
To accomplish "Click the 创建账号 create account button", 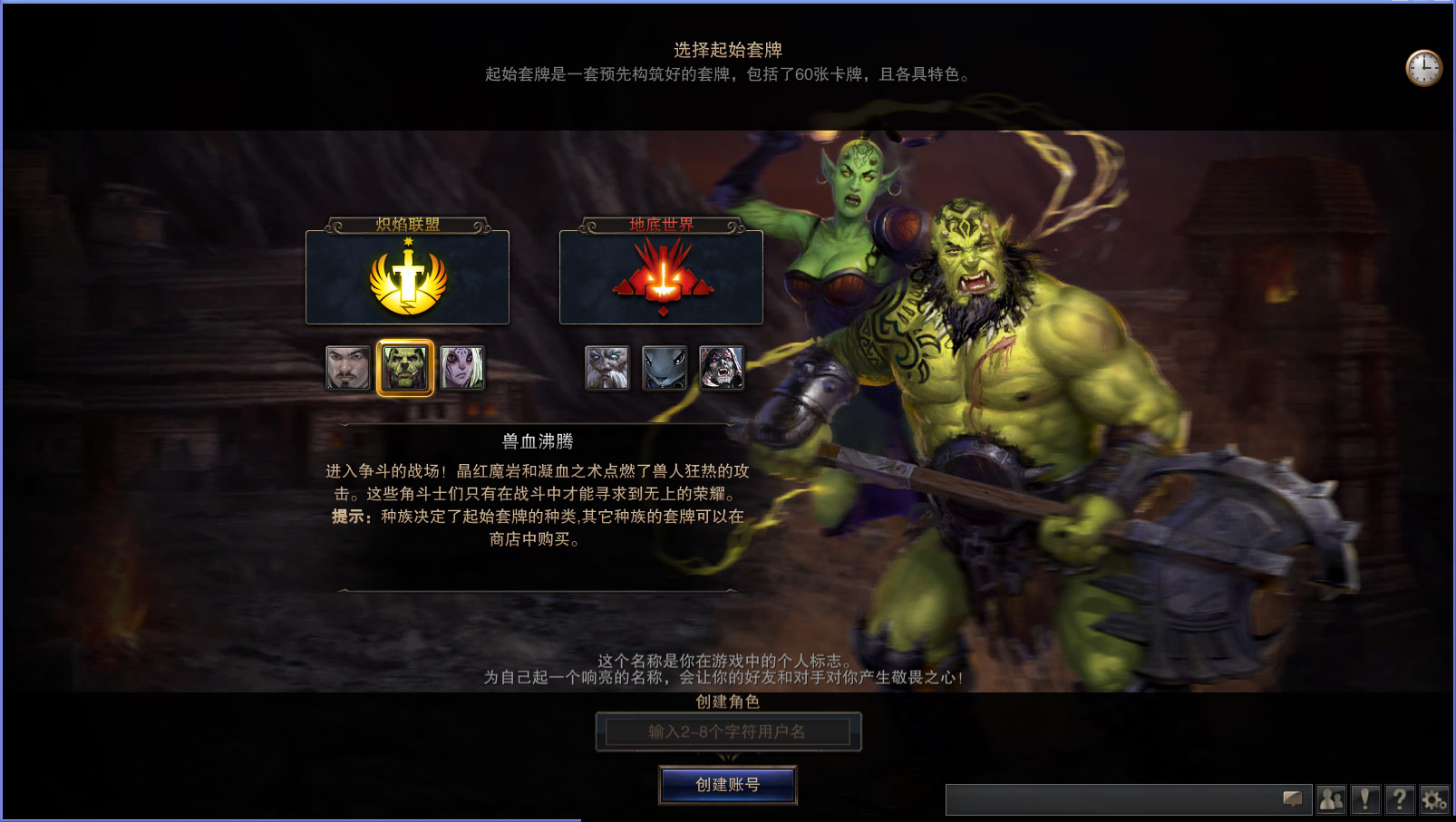I will [x=727, y=785].
